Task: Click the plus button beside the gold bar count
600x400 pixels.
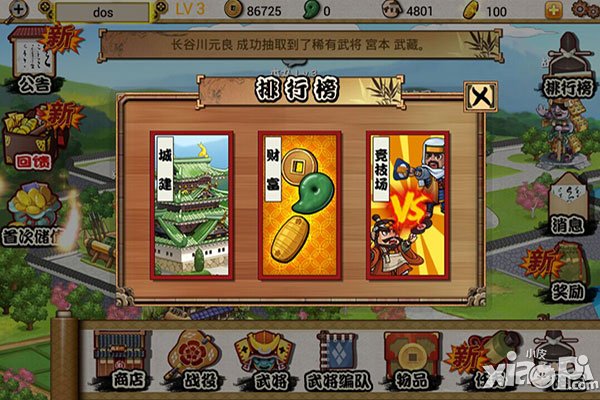Action: 581,12
